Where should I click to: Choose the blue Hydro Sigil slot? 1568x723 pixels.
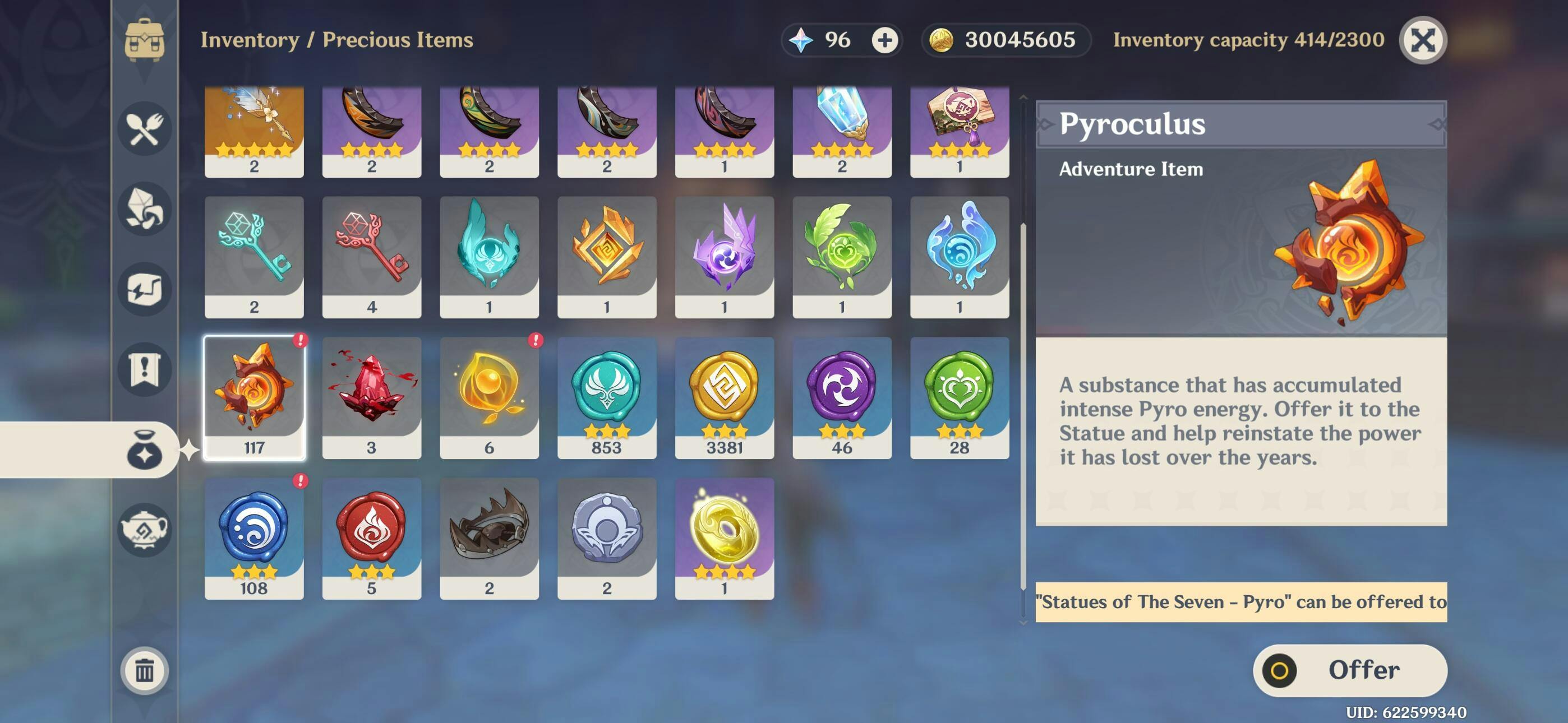click(x=254, y=538)
